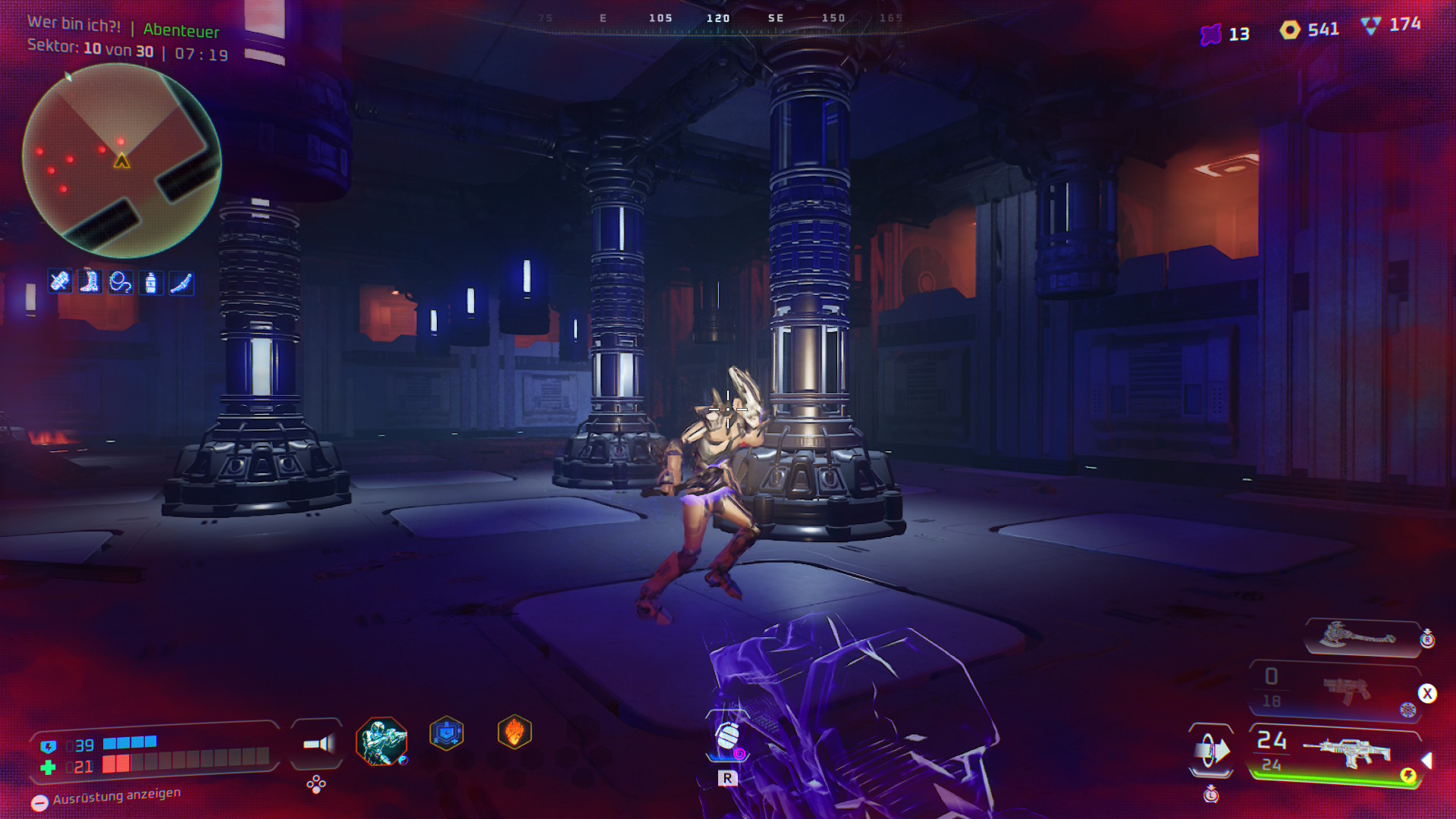Activate the armored soldier ability icon
This screenshot has height=819, width=1456.
click(381, 741)
